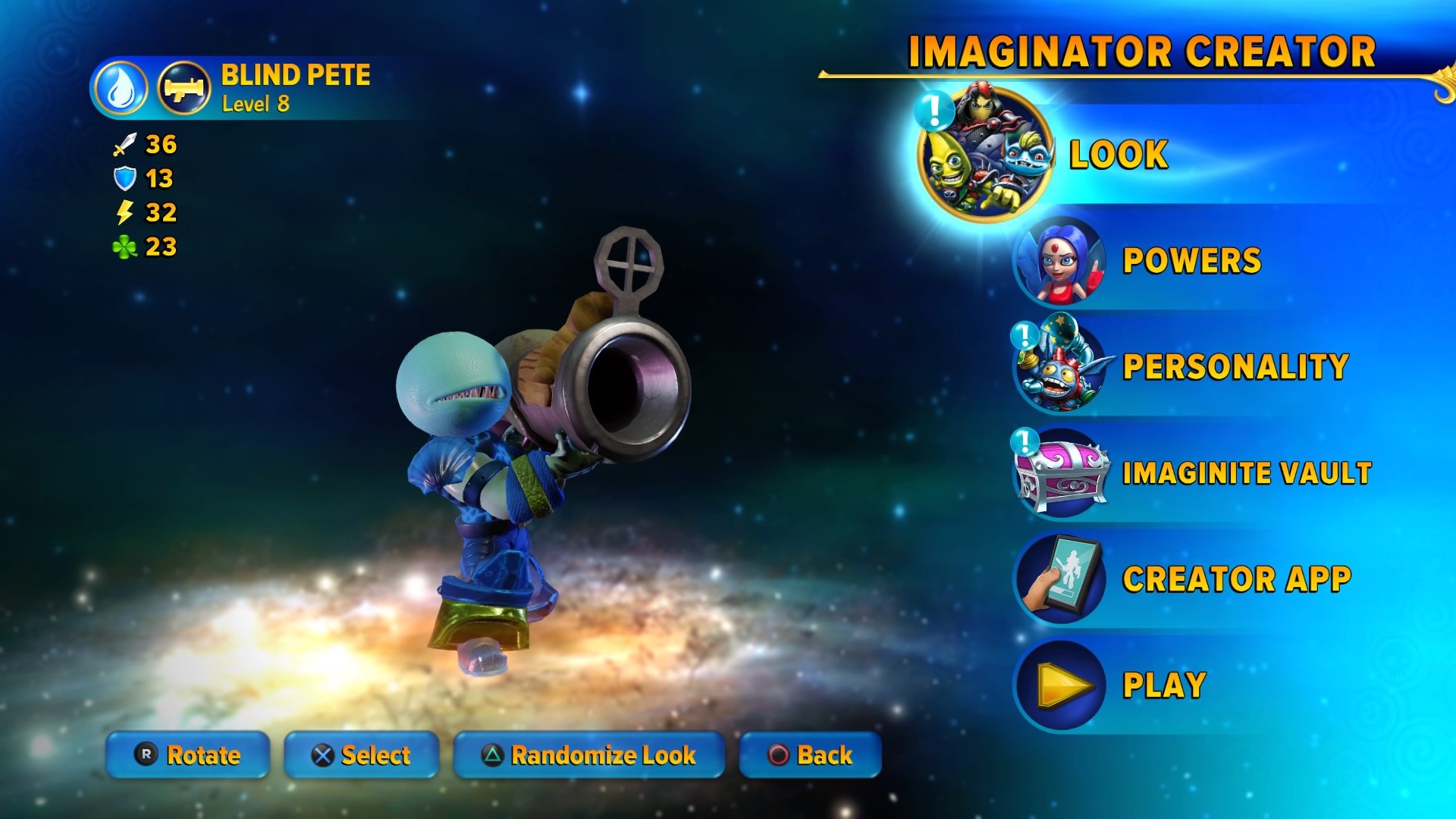The width and height of the screenshot is (1456, 819).
Task: Select the golden weapon badge icon
Action: click(x=184, y=86)
